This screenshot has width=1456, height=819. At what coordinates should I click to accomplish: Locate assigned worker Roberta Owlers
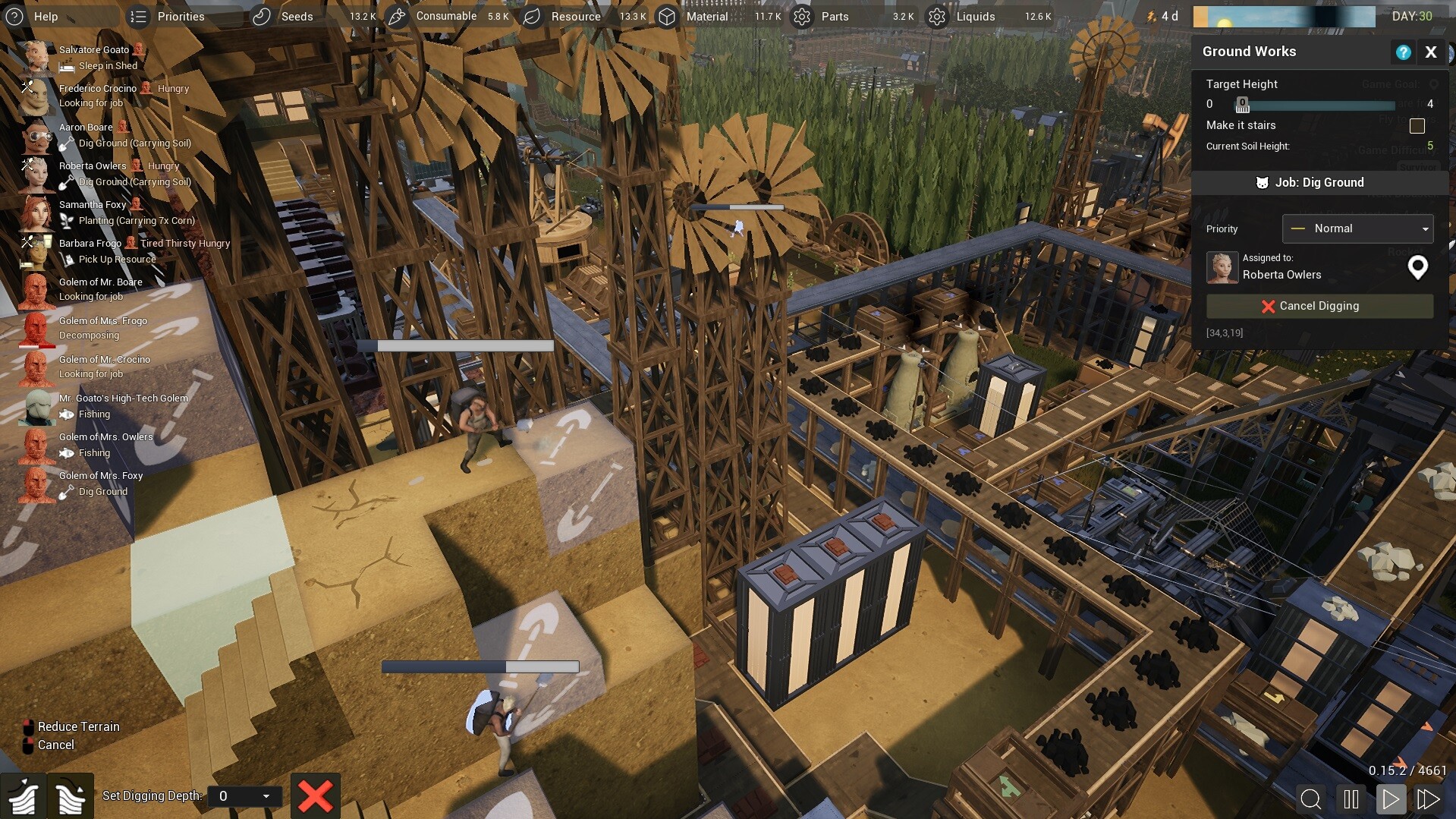(x=1417, y=267)
